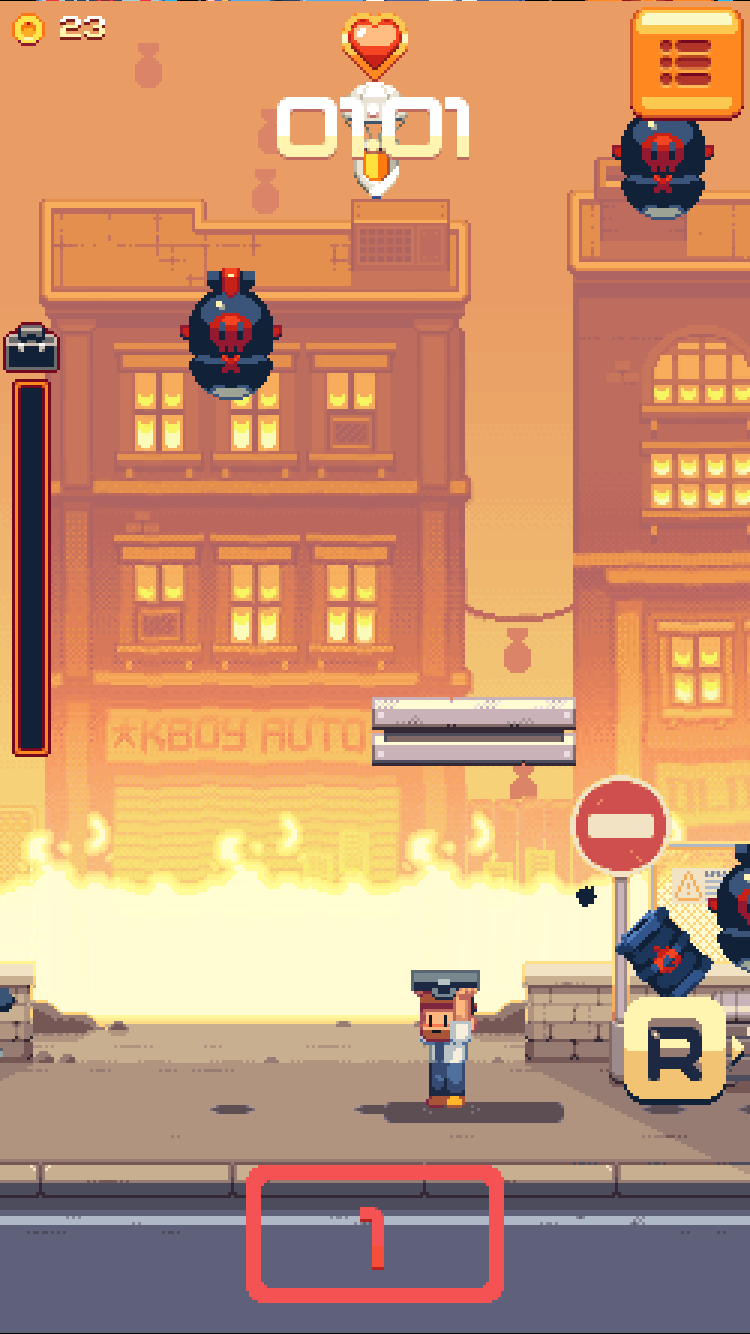Tap the R button

coord(675,1049)
